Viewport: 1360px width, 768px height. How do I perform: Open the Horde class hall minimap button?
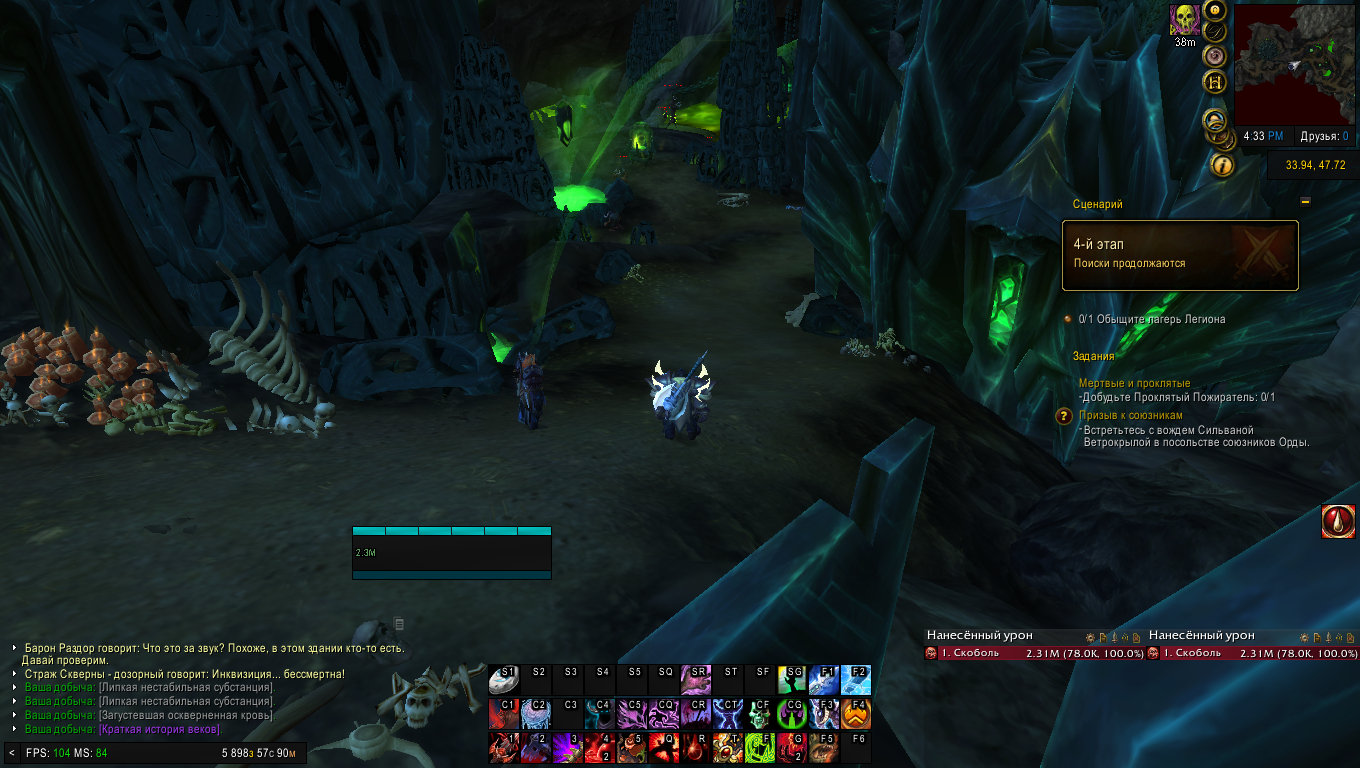click(1216, 82)
